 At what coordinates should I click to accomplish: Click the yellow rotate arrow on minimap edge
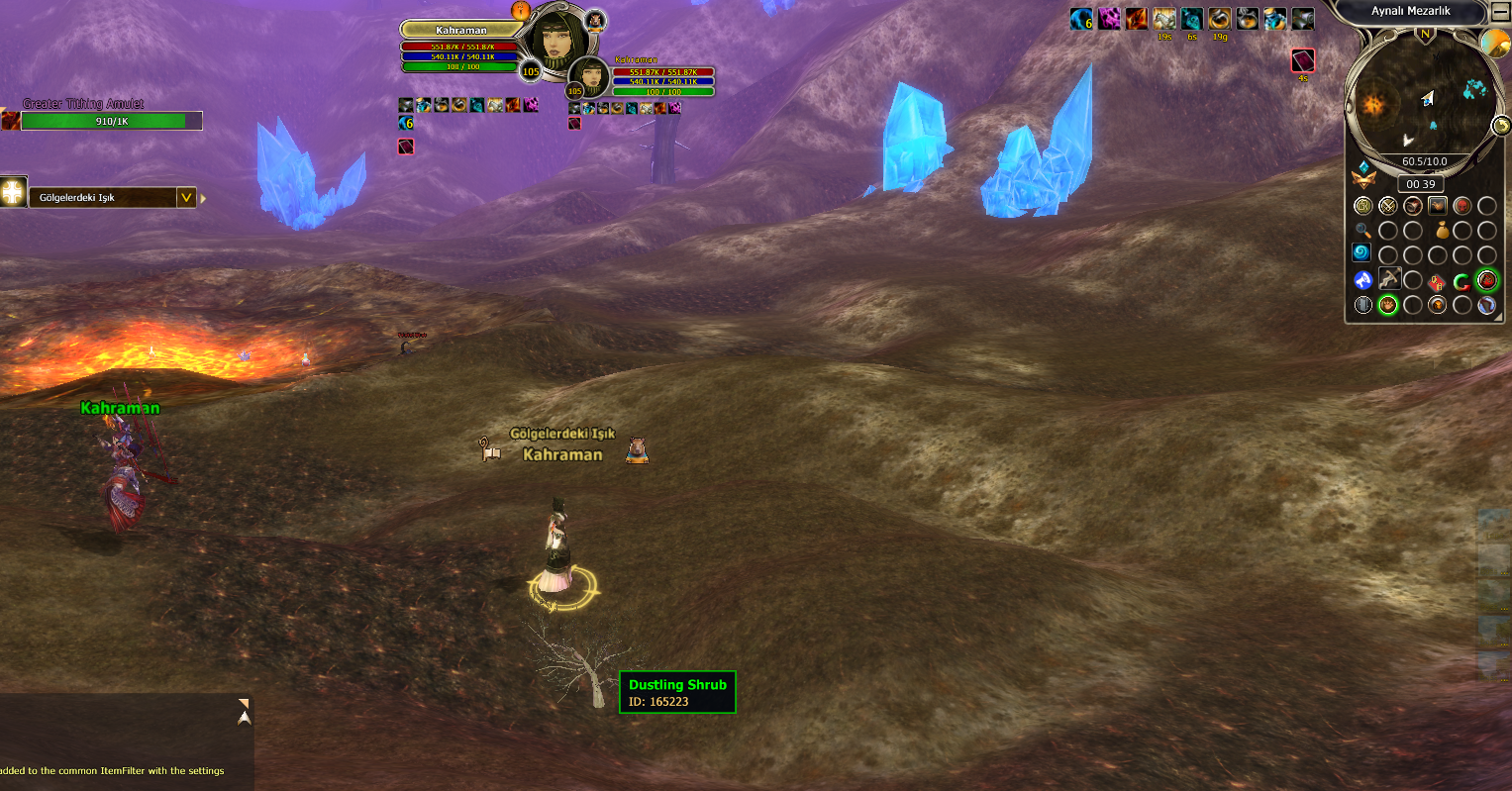click(1501, 125)
